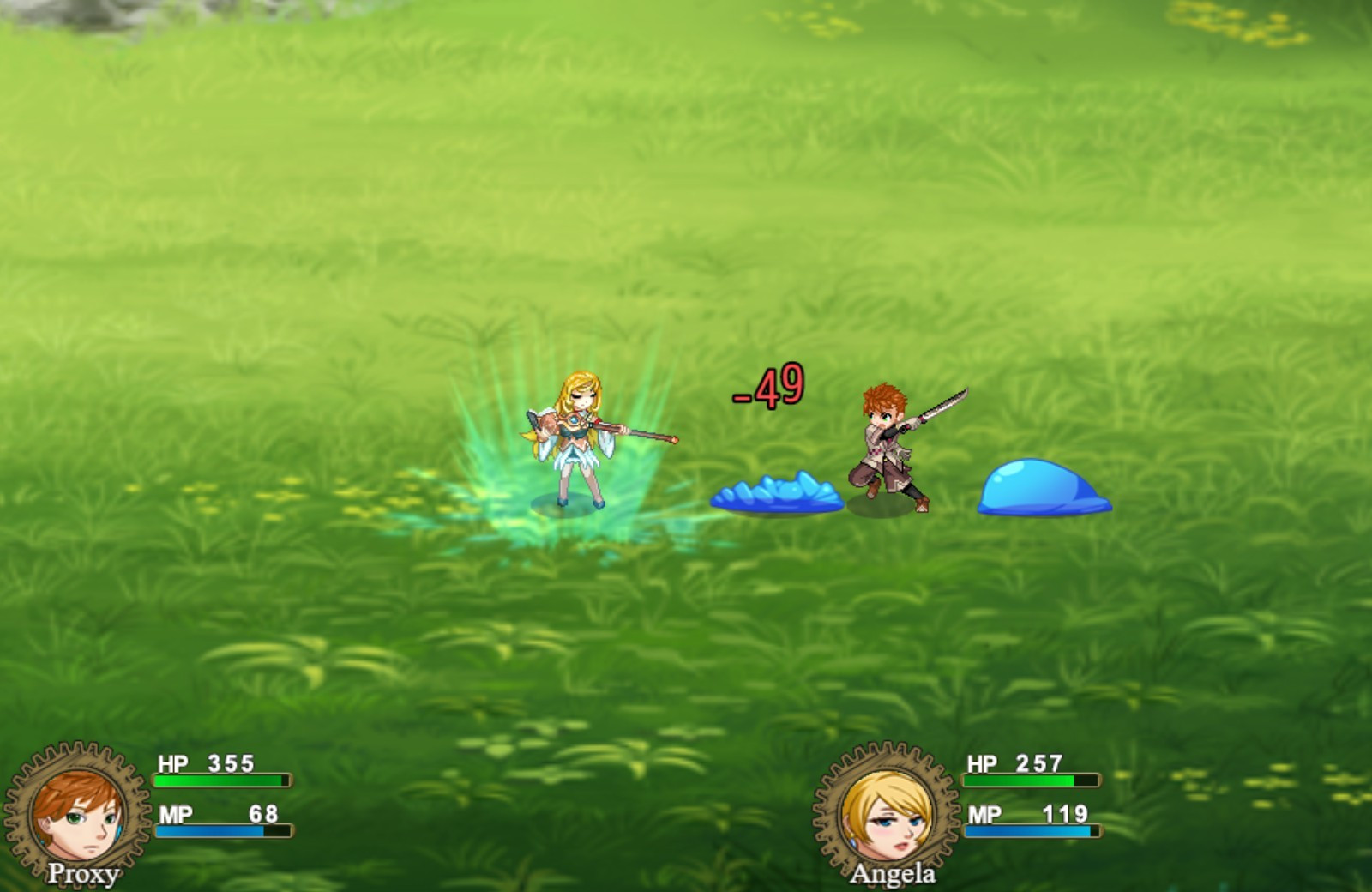
Task: Click Angela's MP value 119
Action: pyautogui.click(x=1066, y=813)
